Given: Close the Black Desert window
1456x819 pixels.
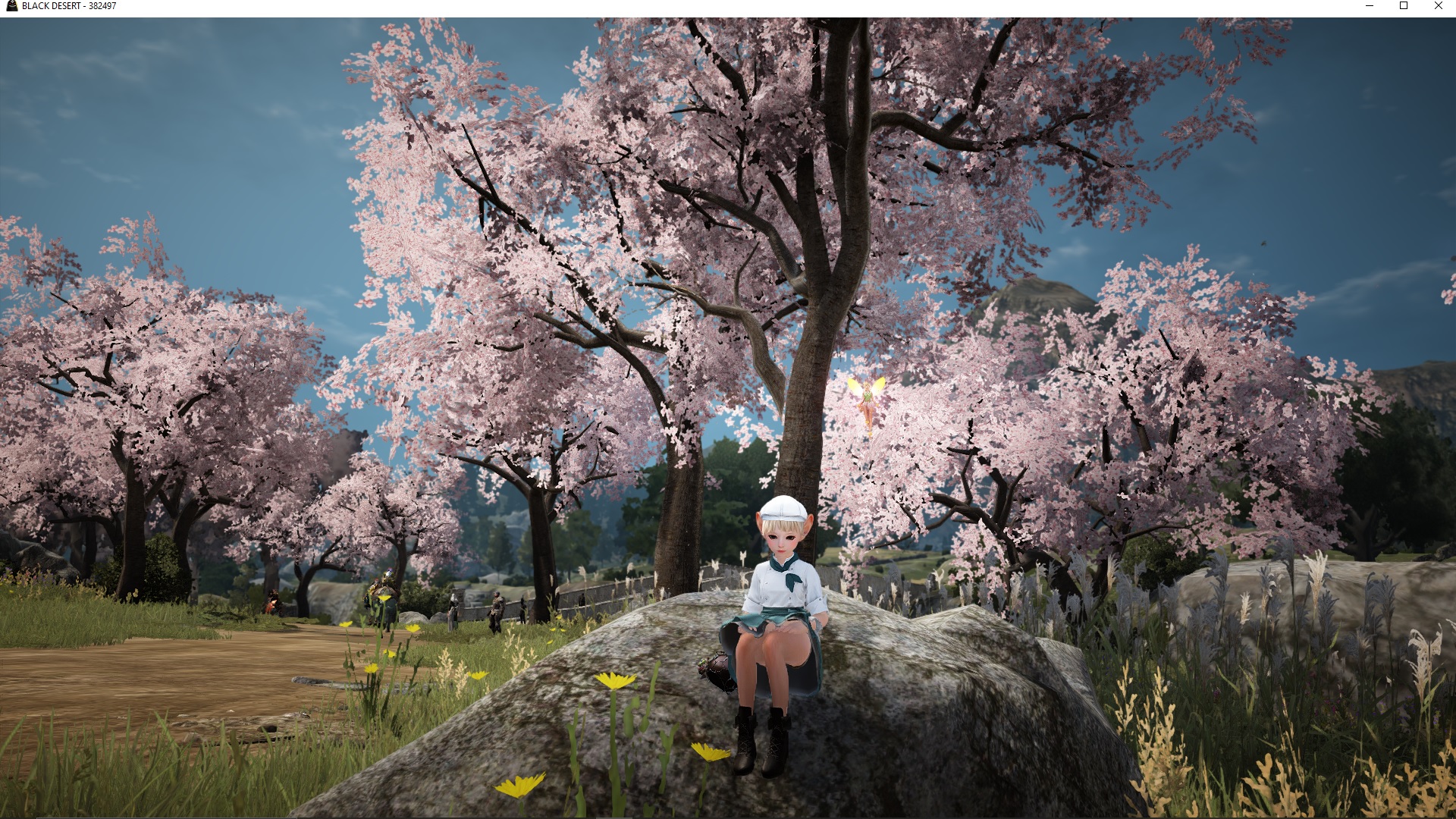Looking at the screenshot, I should point(1438,6).
